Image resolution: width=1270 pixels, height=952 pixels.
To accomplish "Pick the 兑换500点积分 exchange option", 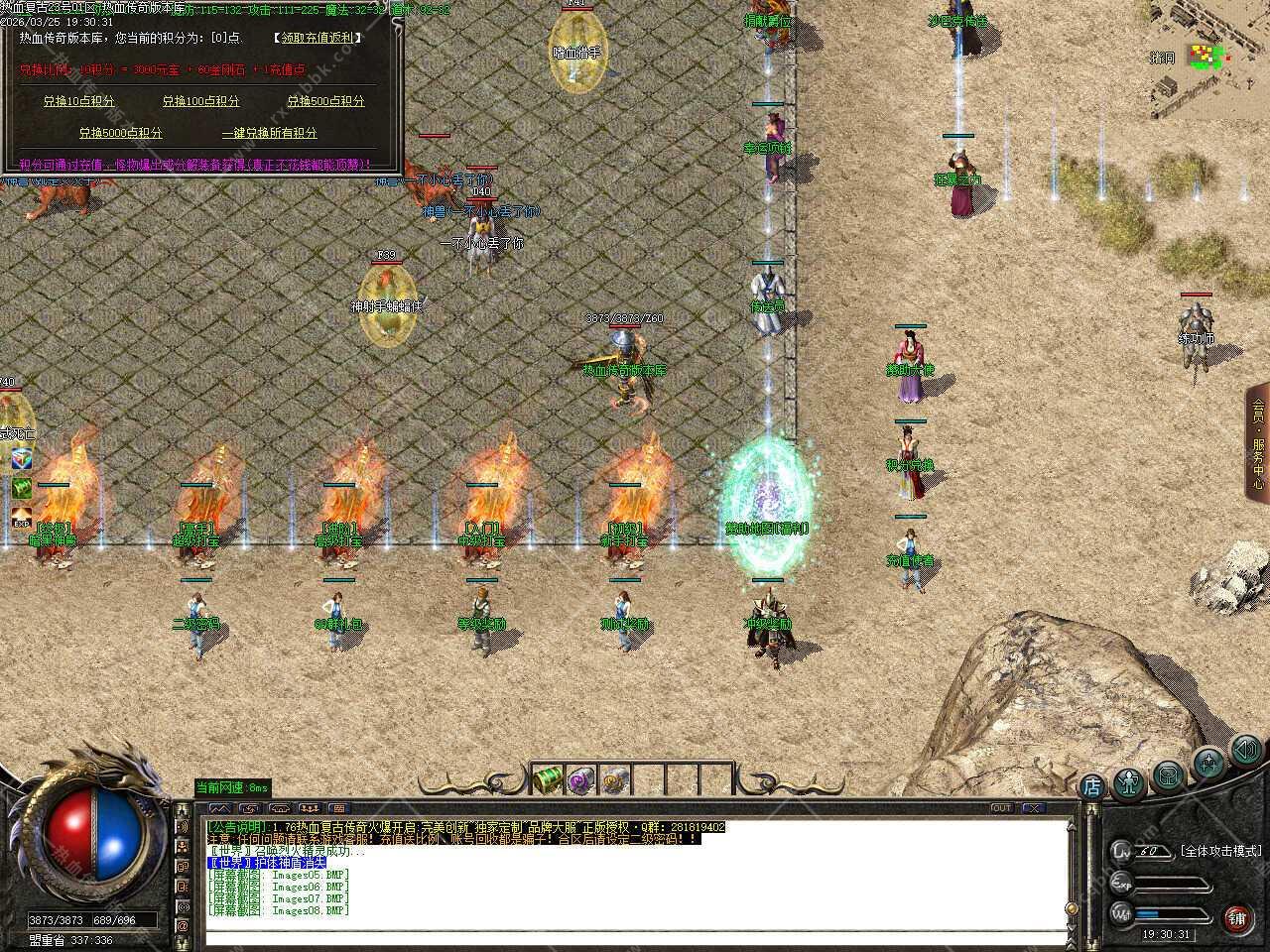I will (325, 101).
